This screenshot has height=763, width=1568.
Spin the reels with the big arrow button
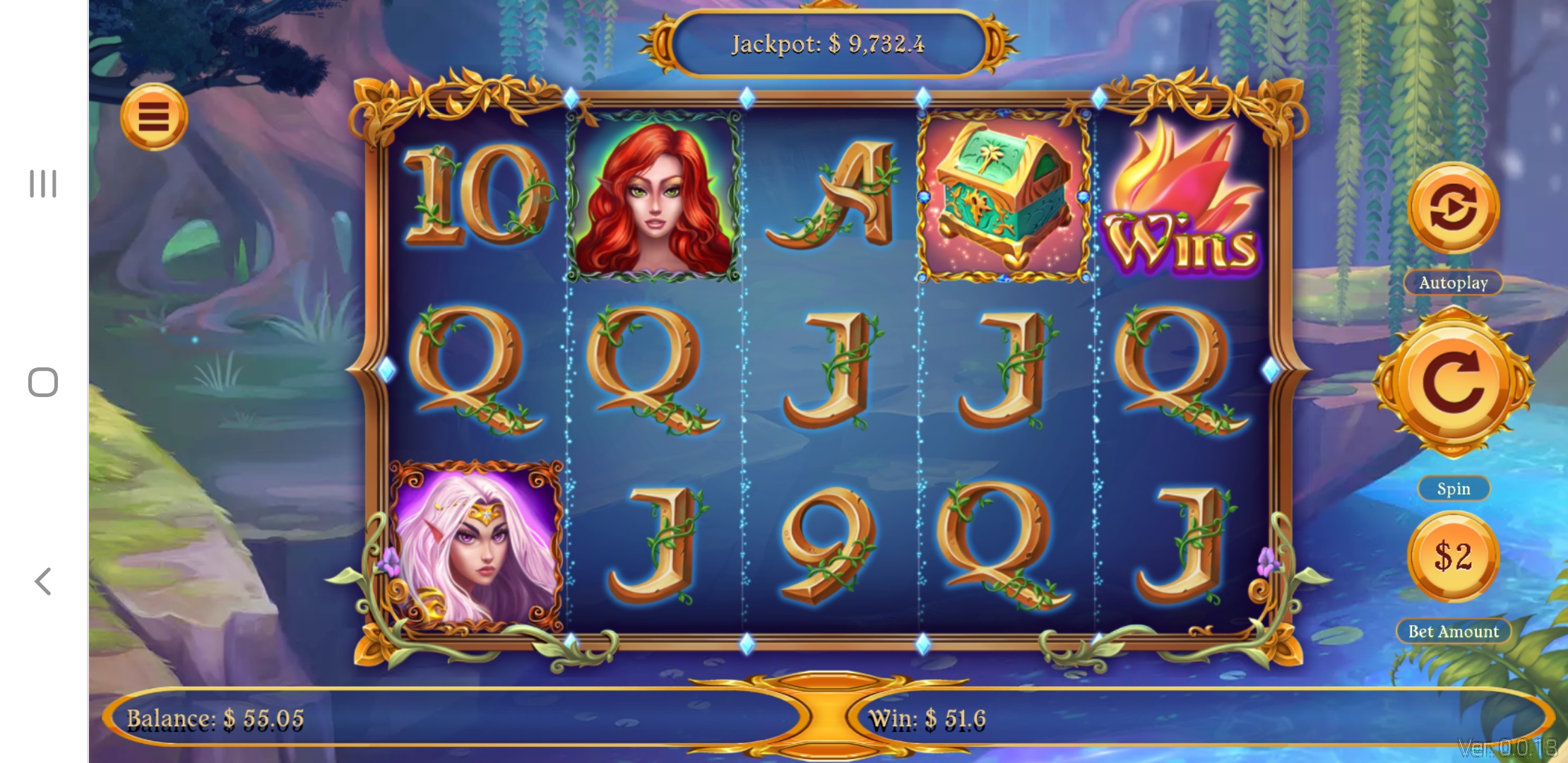pyautogui.click(x=1453, y=383)
